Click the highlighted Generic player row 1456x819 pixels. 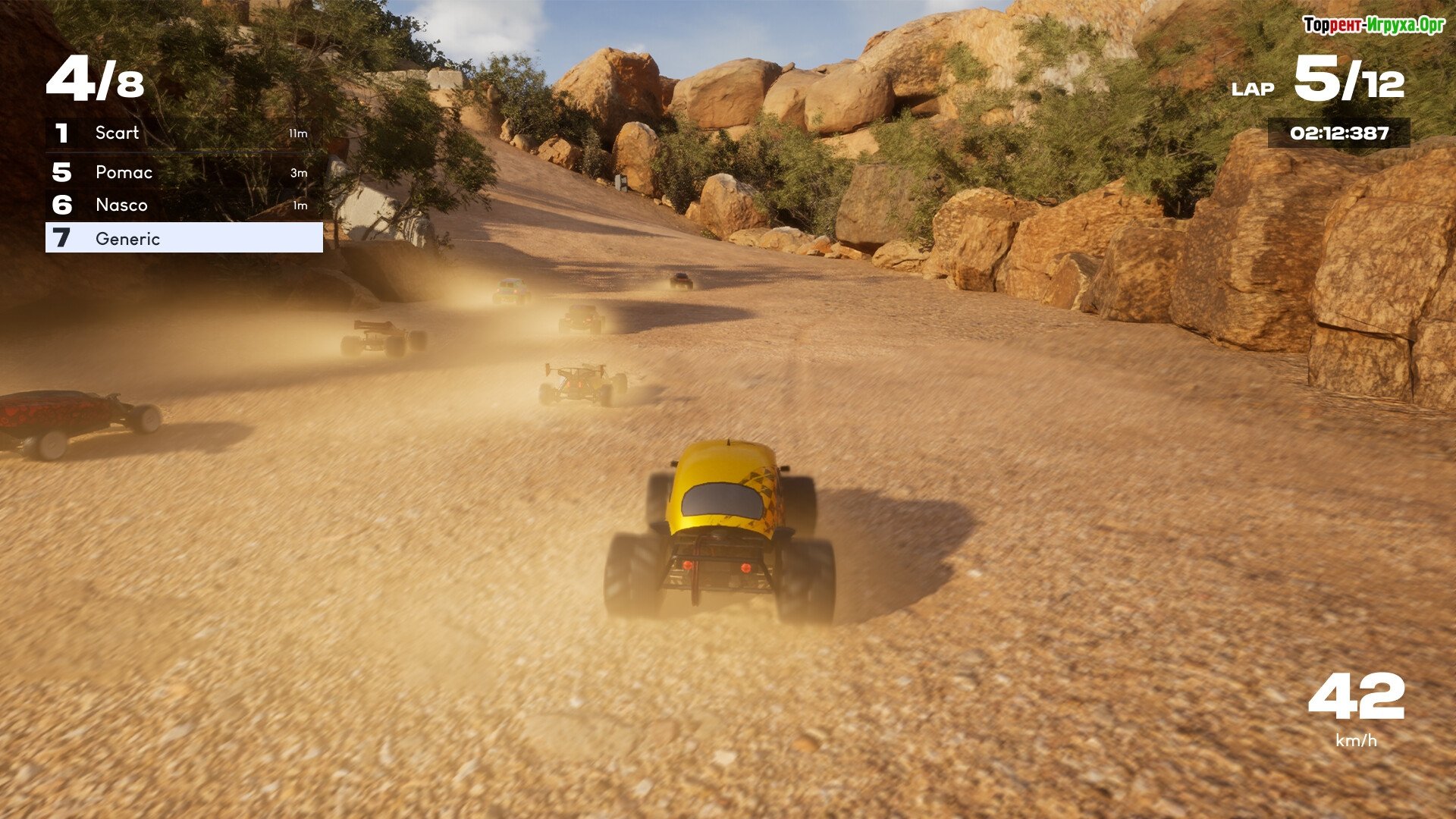pos(184,238)
